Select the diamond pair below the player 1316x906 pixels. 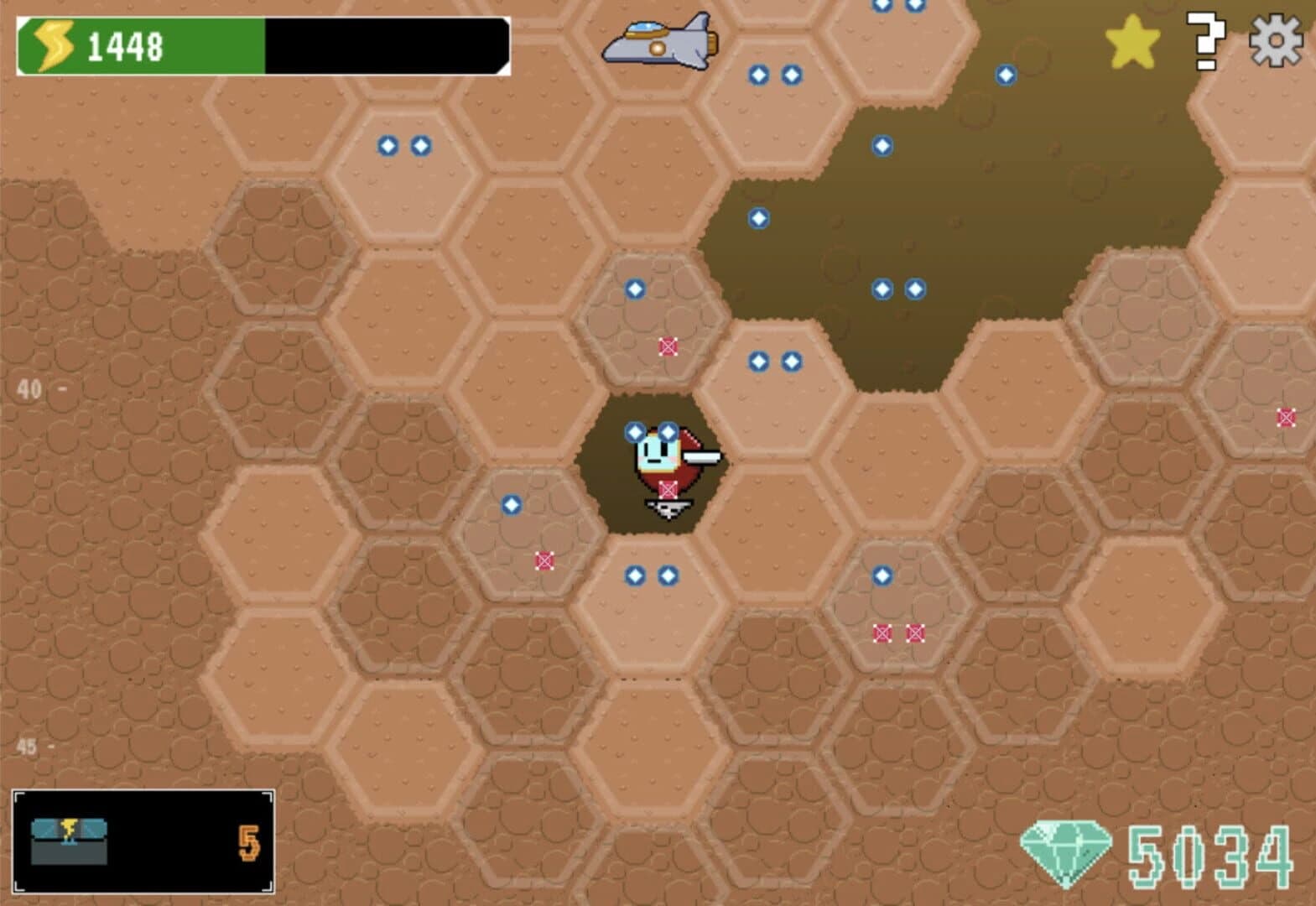pyautogui.click(x=651, y=575)
